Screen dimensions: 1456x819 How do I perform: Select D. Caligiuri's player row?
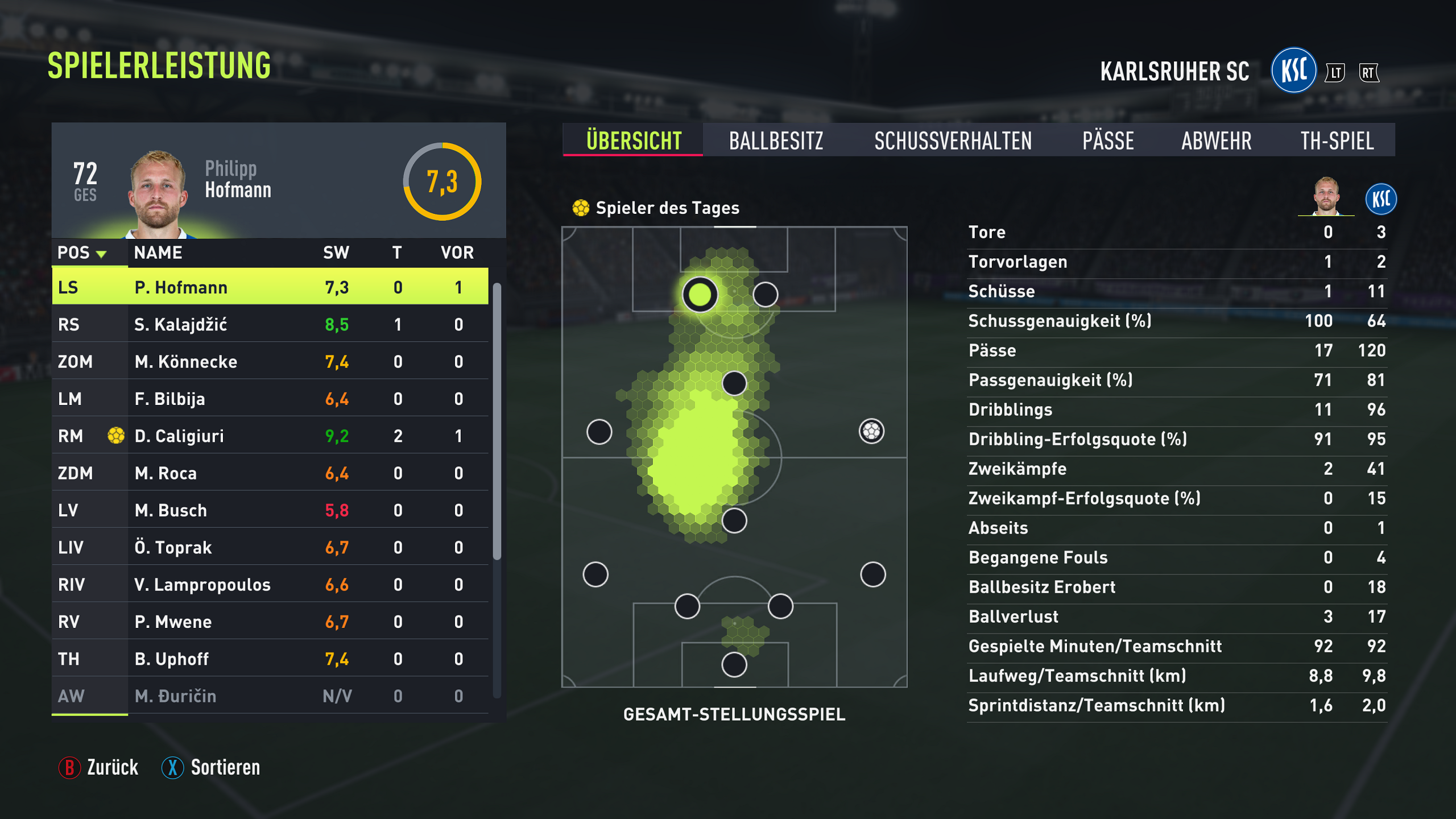270,436
